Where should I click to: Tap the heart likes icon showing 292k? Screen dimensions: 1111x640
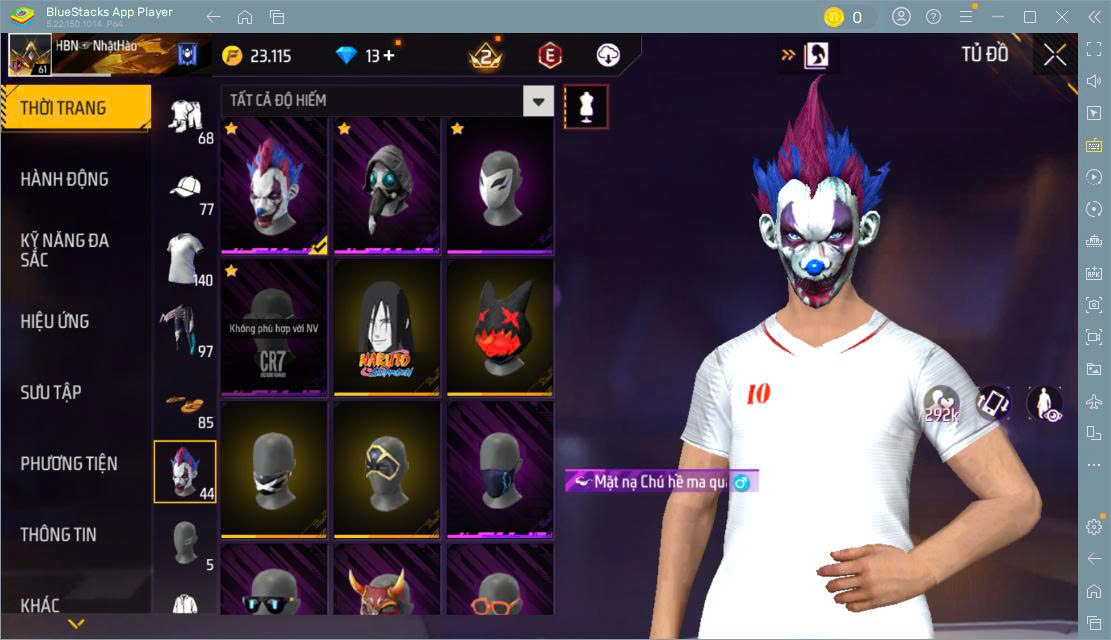(x=941, y=403)
